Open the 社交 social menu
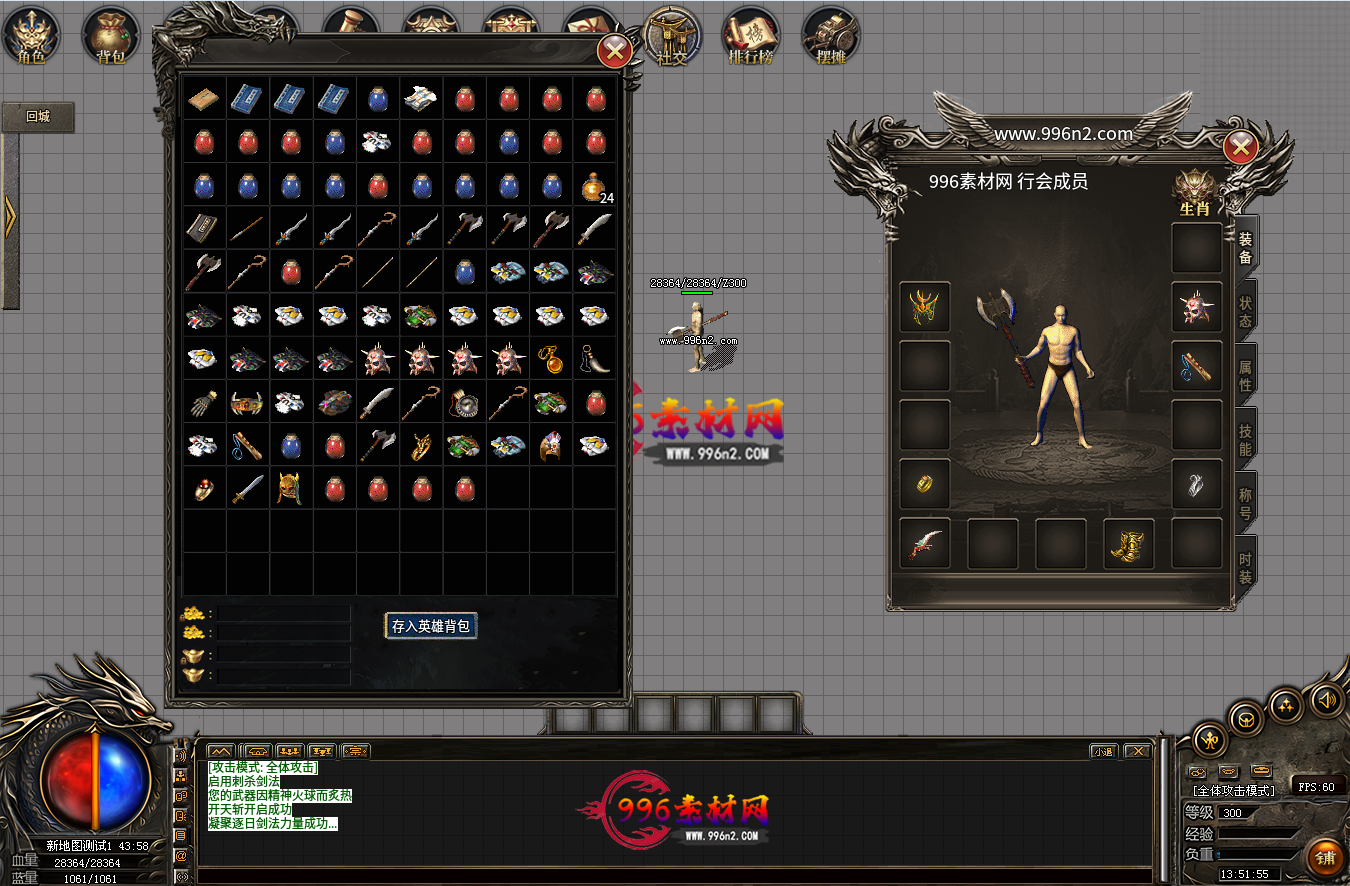This screenshot has width=1350, height=886. click(672, 35)
